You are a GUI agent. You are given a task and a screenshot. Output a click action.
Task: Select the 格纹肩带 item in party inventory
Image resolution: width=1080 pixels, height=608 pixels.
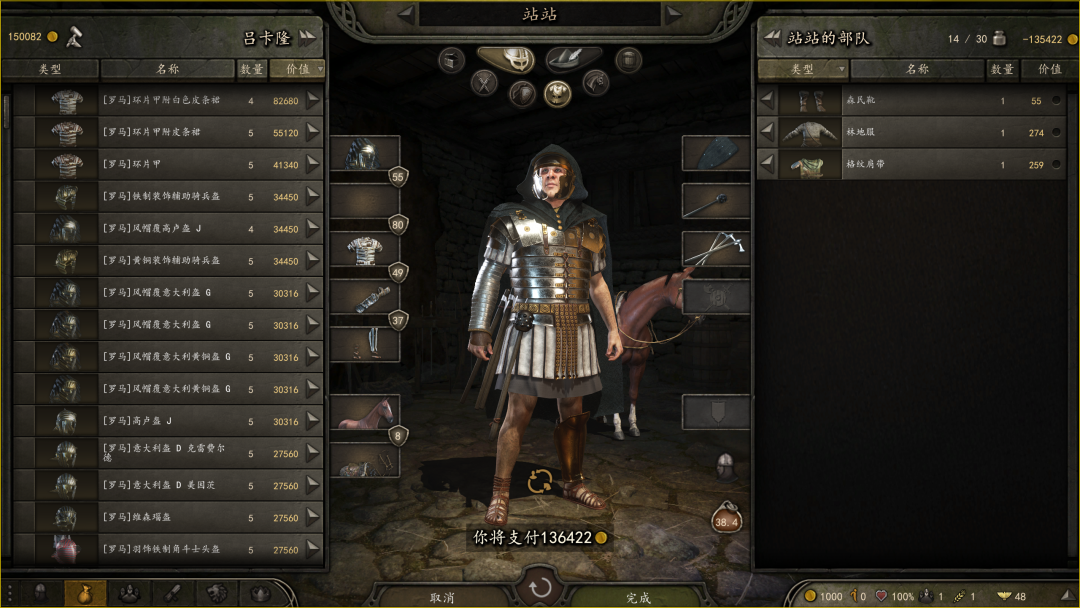[900, 165]
